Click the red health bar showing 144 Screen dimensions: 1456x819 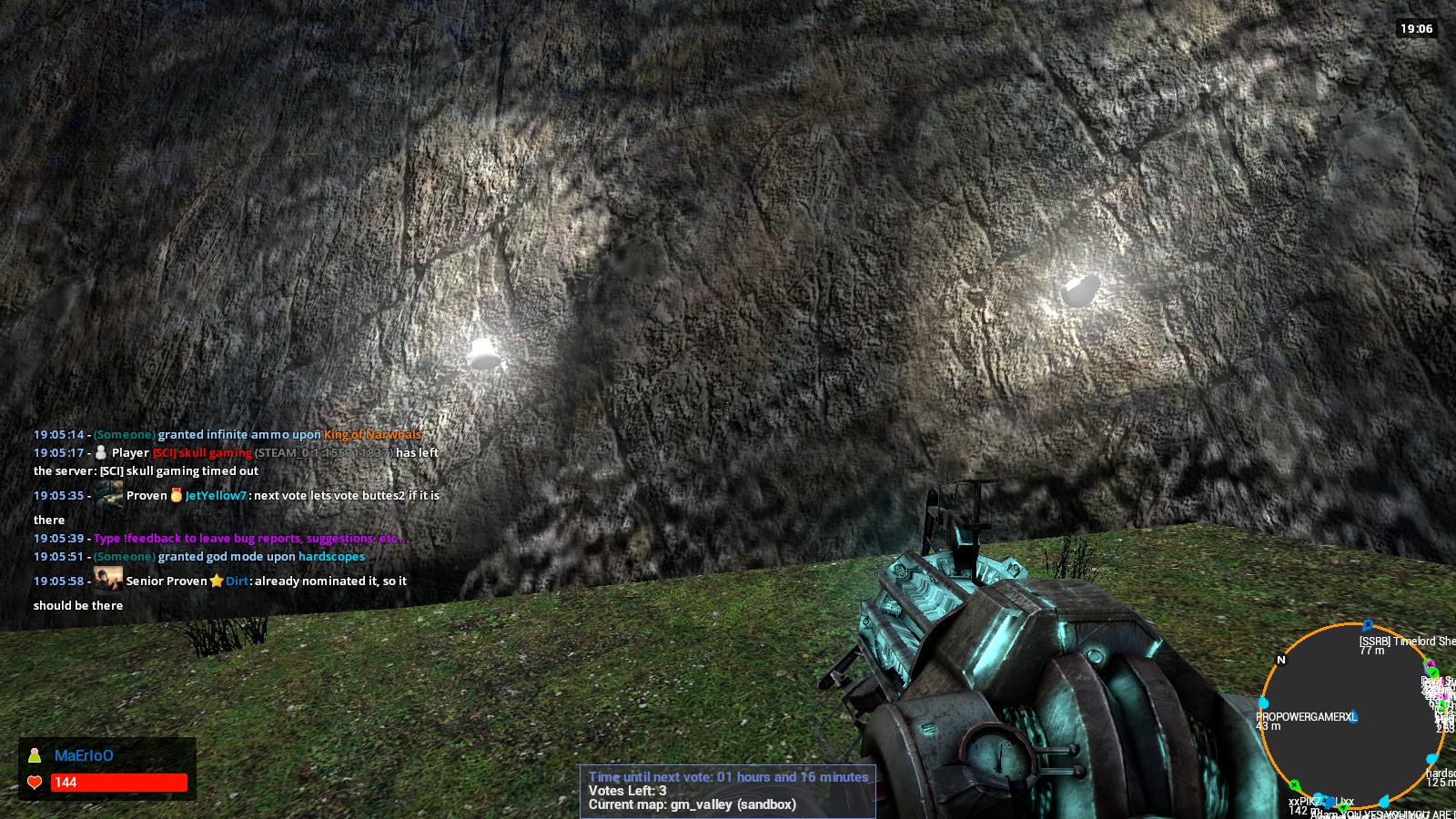click(x=118, y=783)
